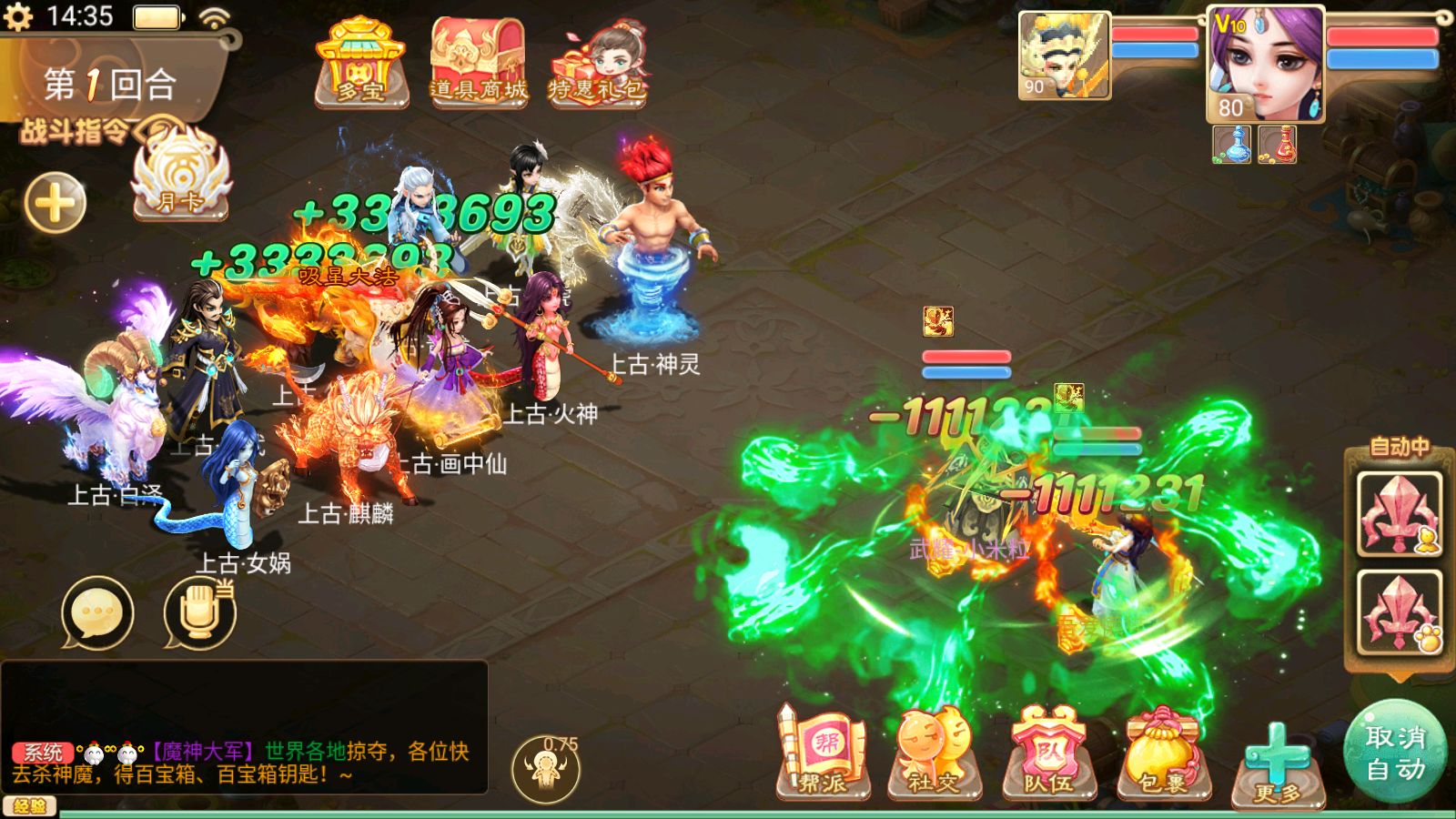The image size is (1456, 819).
Task: Select the upper auto skill slot
Action: coord(1399,514)
